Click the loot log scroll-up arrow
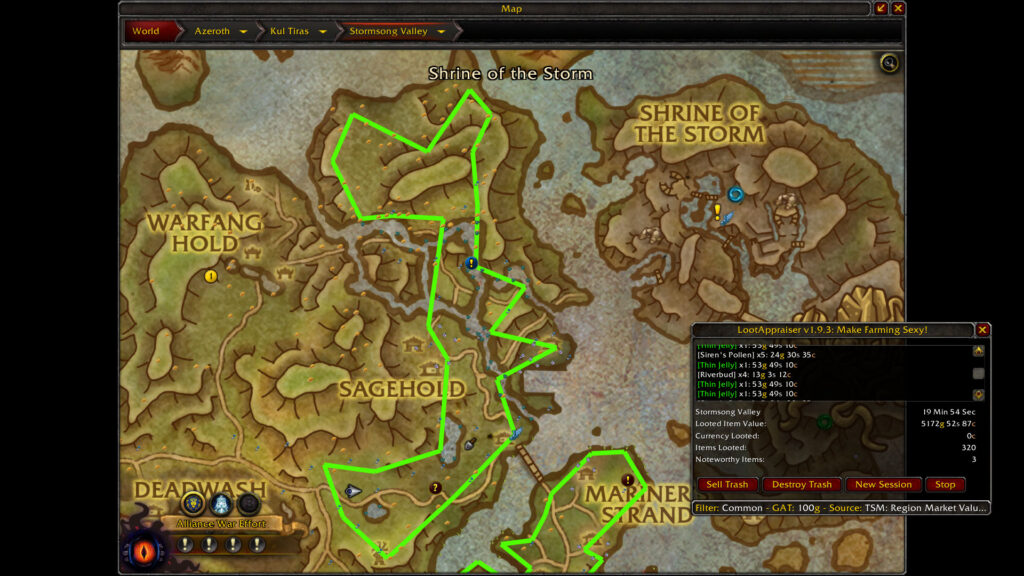Image resolution: width=1024 pixels, height=576 pixels. (x=978, y=350)
